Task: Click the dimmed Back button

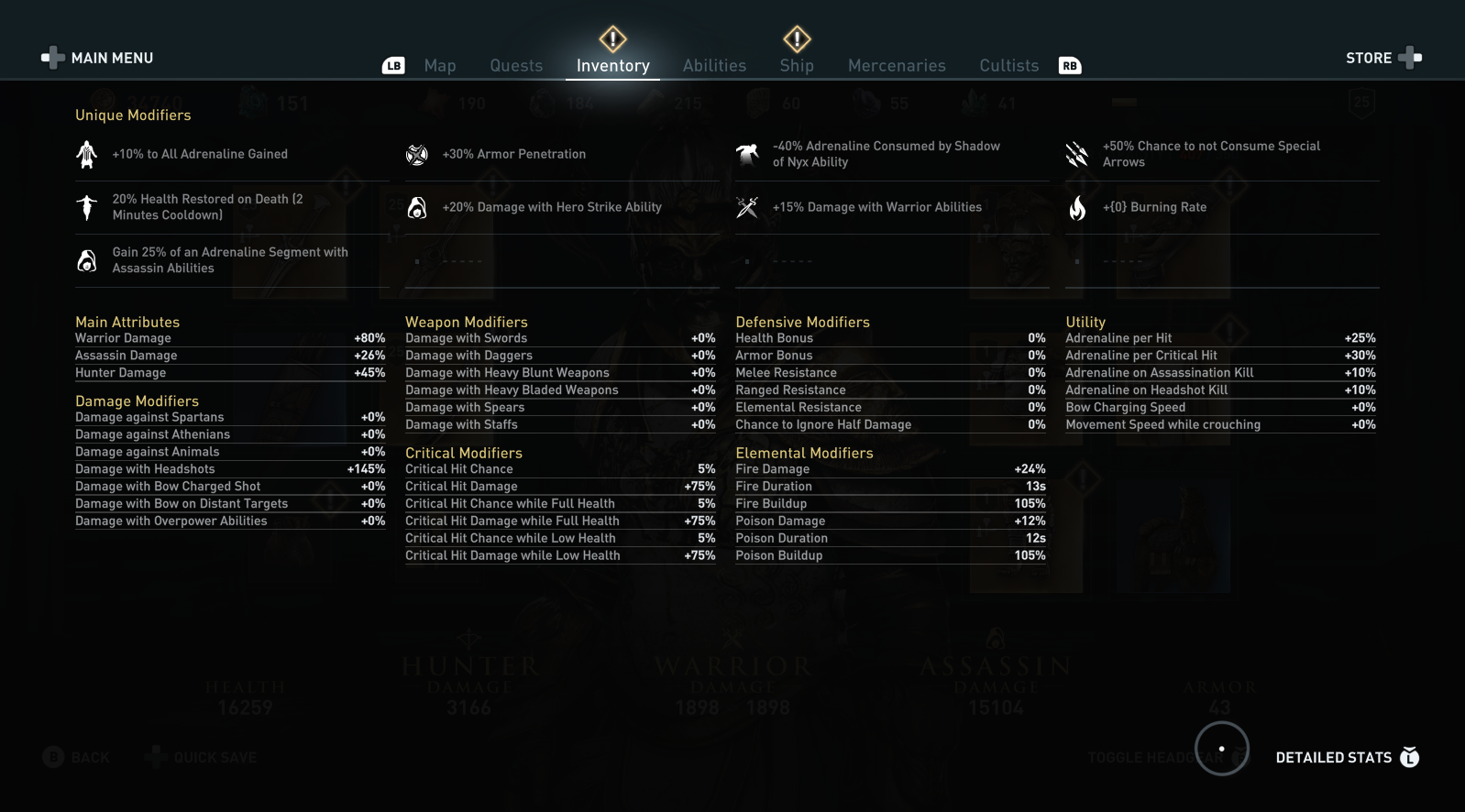Action: click(77, 757)
